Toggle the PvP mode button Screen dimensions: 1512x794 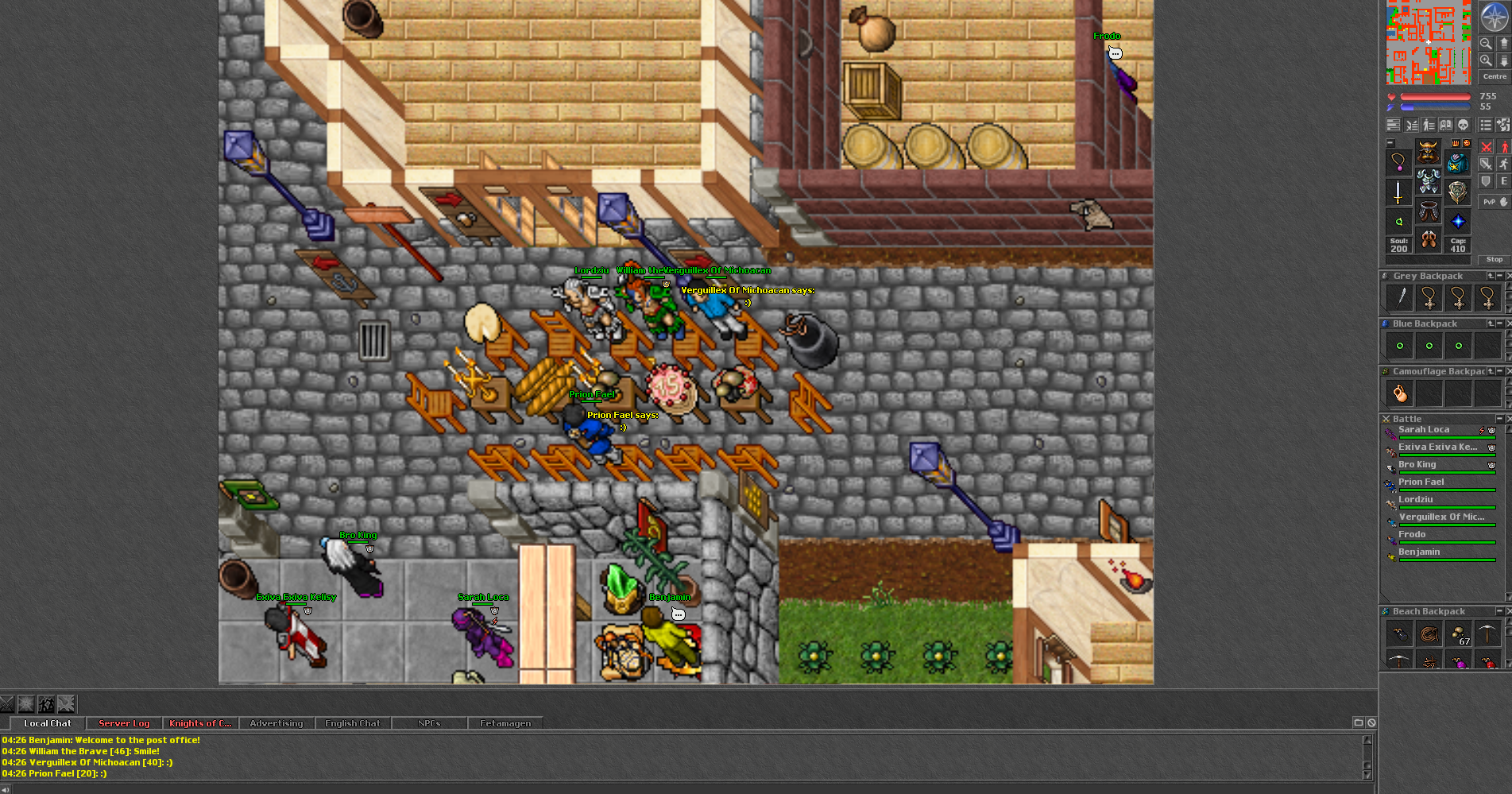1494,202
